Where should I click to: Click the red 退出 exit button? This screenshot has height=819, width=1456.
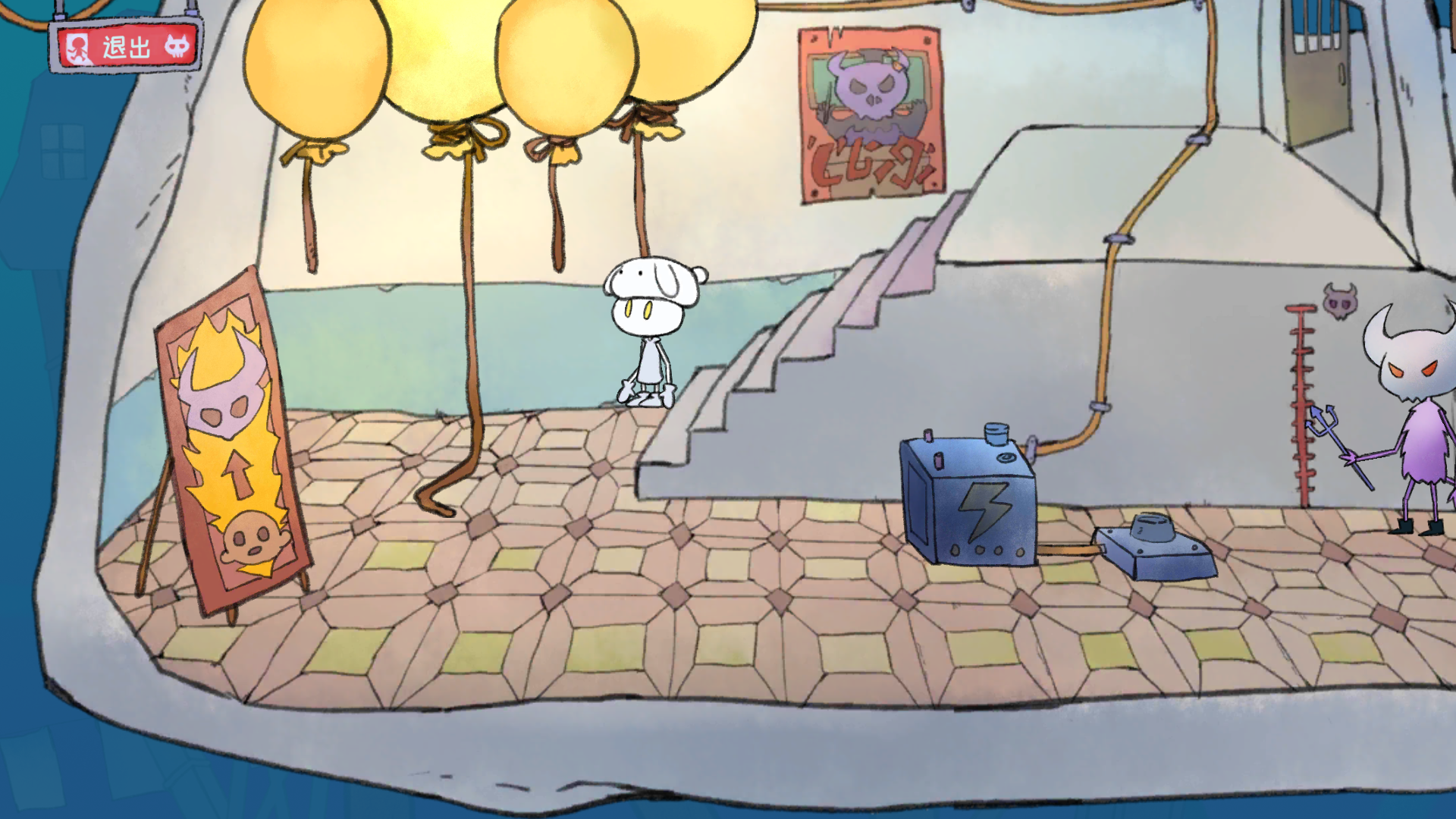pos(126,47)
